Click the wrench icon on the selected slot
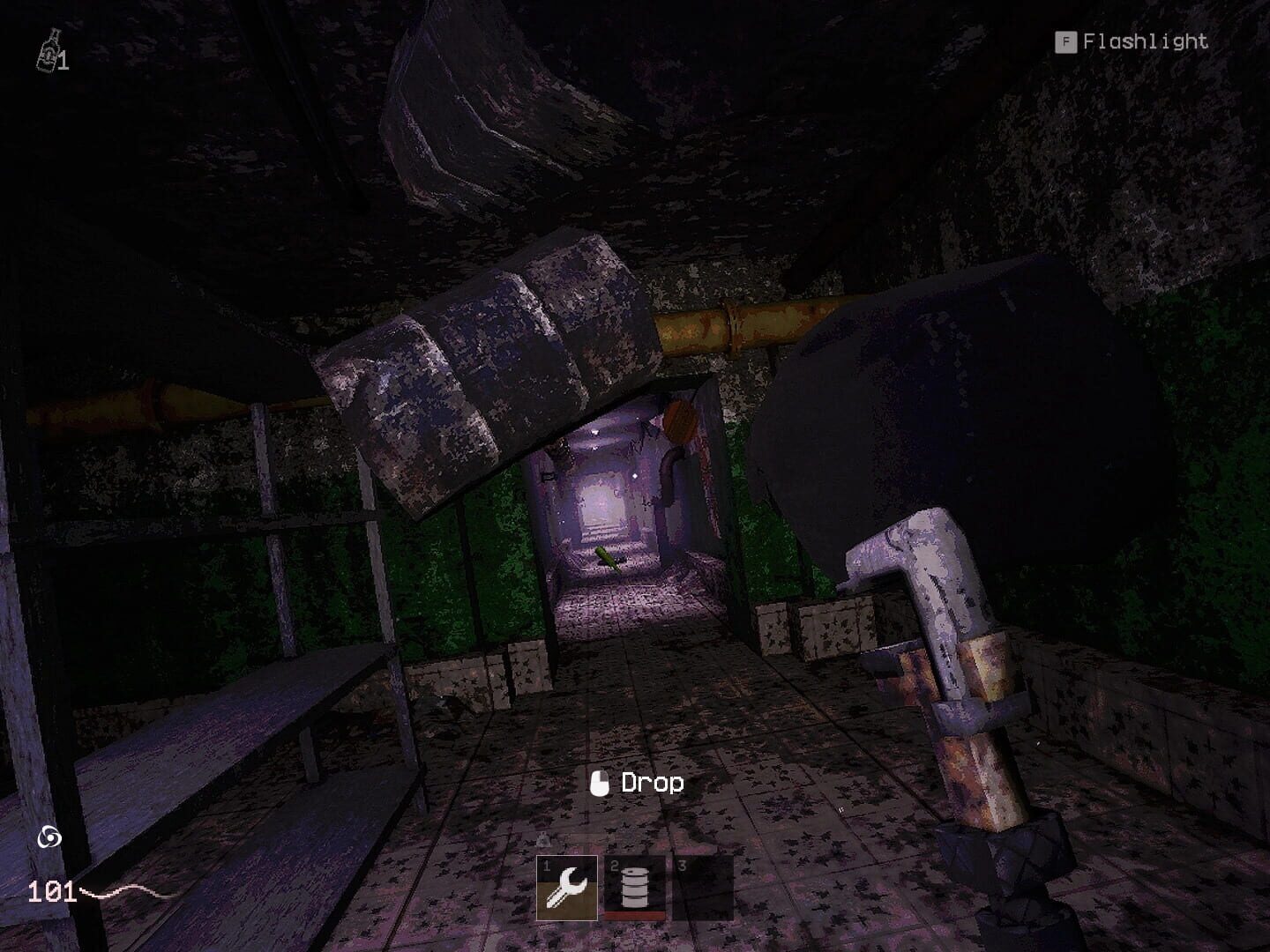 (567, 888)
